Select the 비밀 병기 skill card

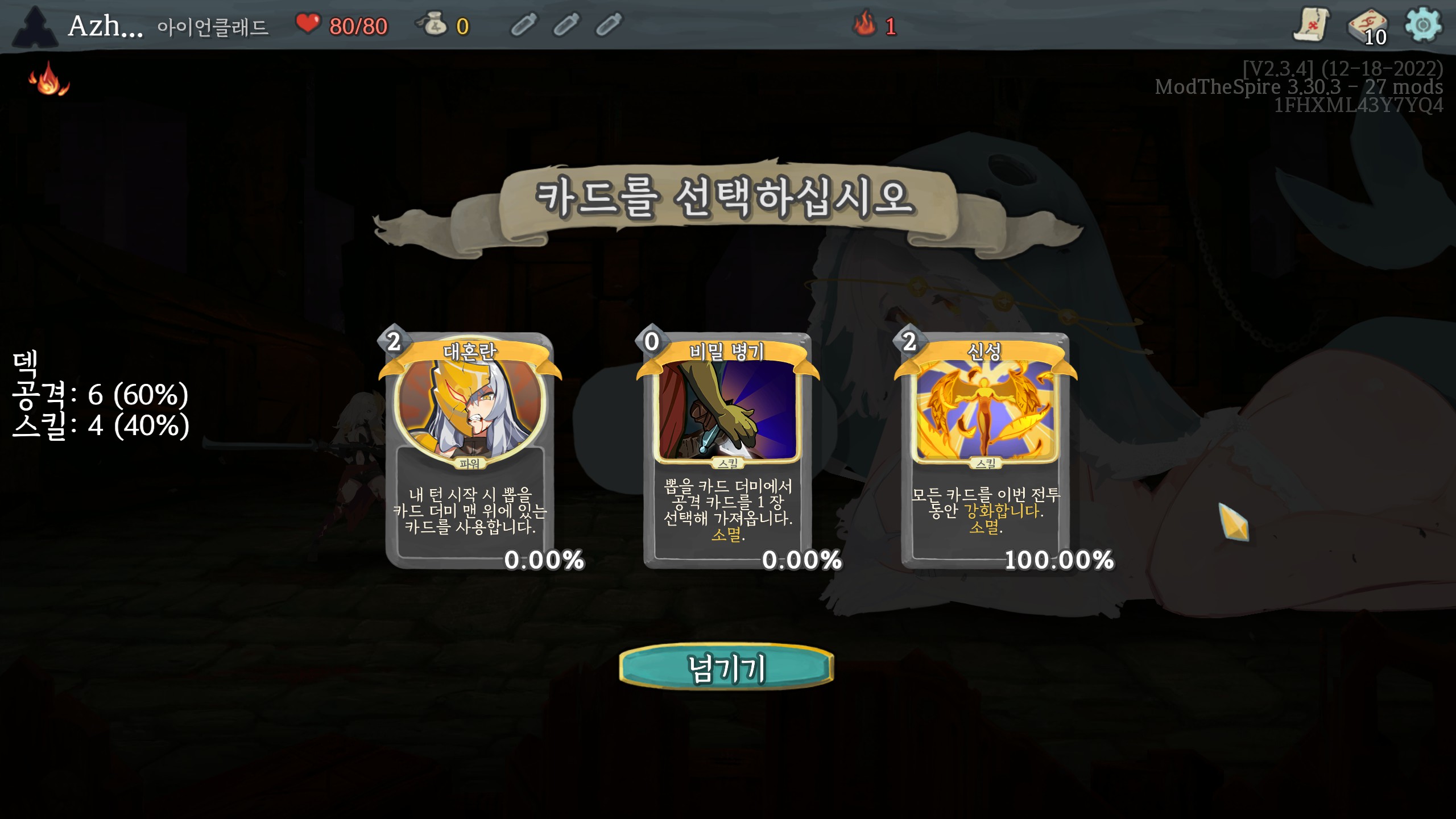pyautogui.click(x=727, y=449)
